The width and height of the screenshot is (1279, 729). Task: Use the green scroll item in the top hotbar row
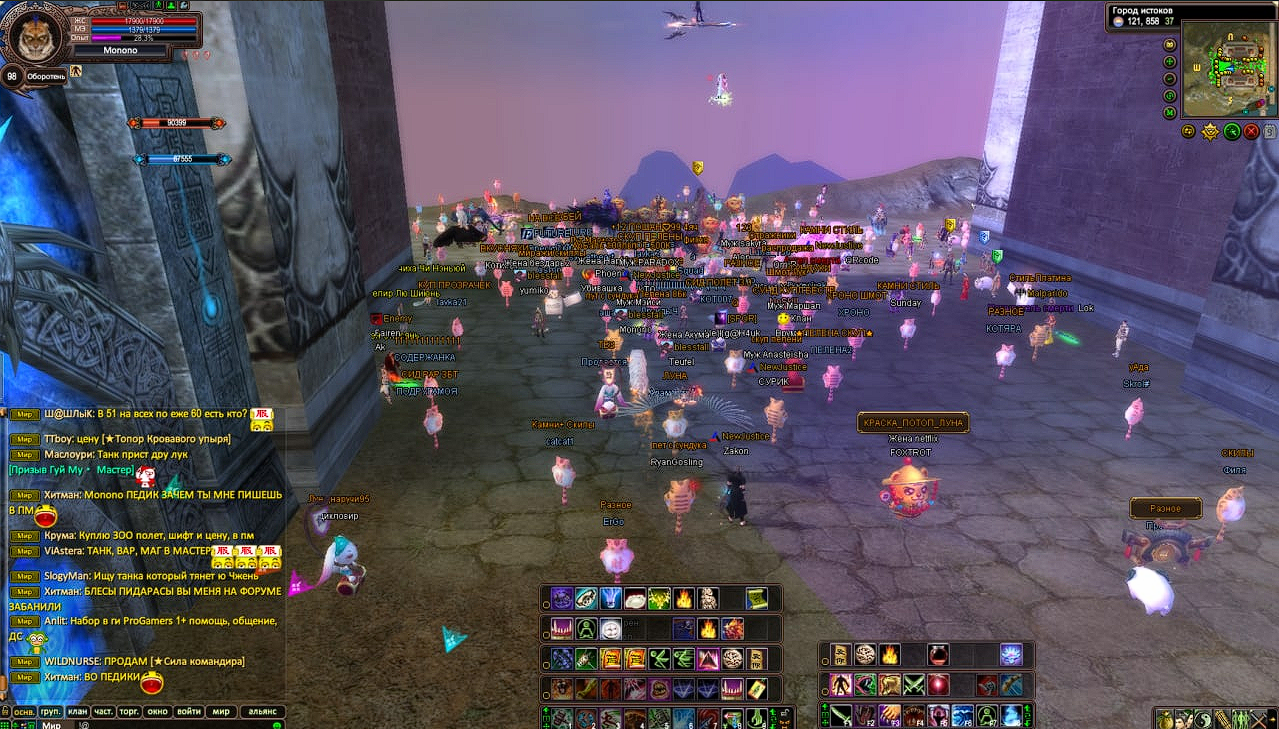pos(757,598)
